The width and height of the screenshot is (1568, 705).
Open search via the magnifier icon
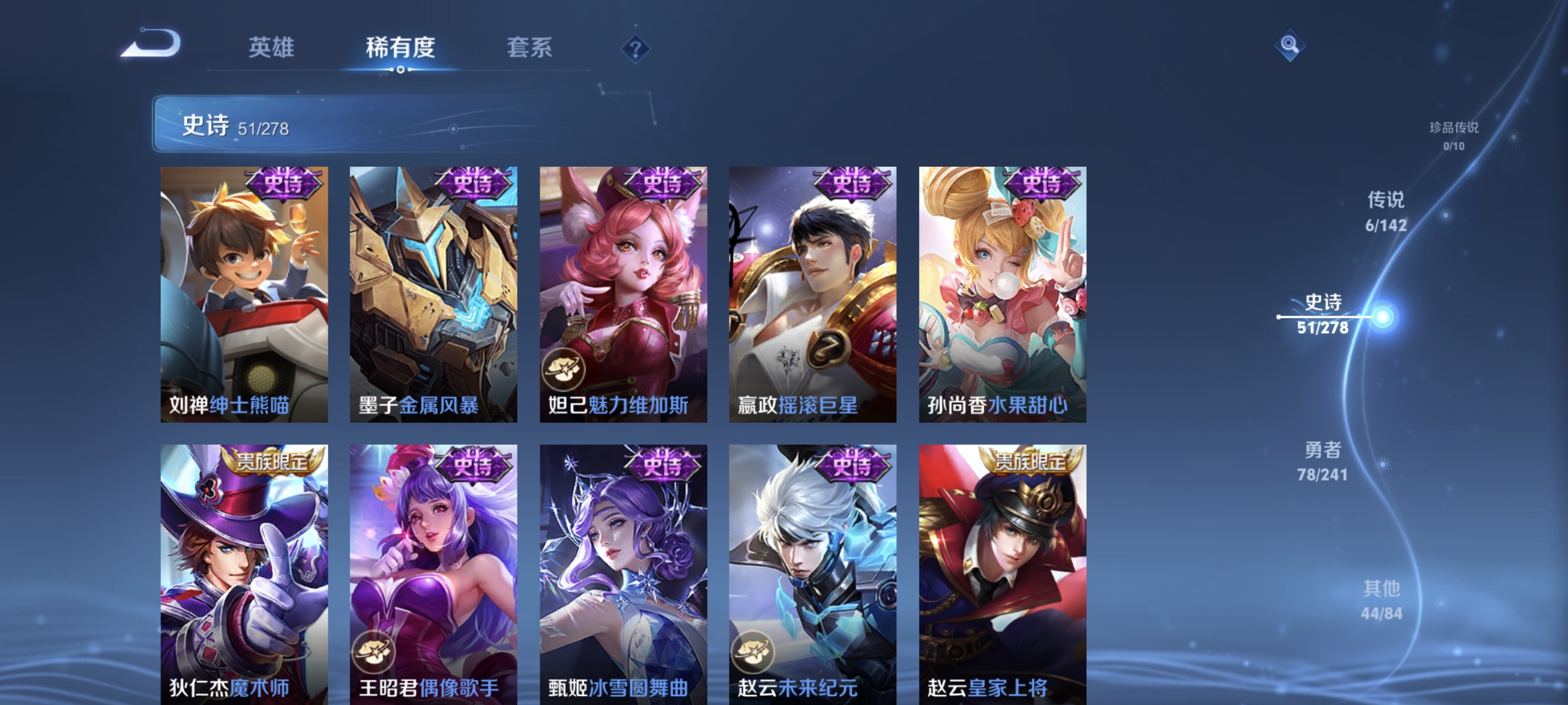tap(1290, 45)
